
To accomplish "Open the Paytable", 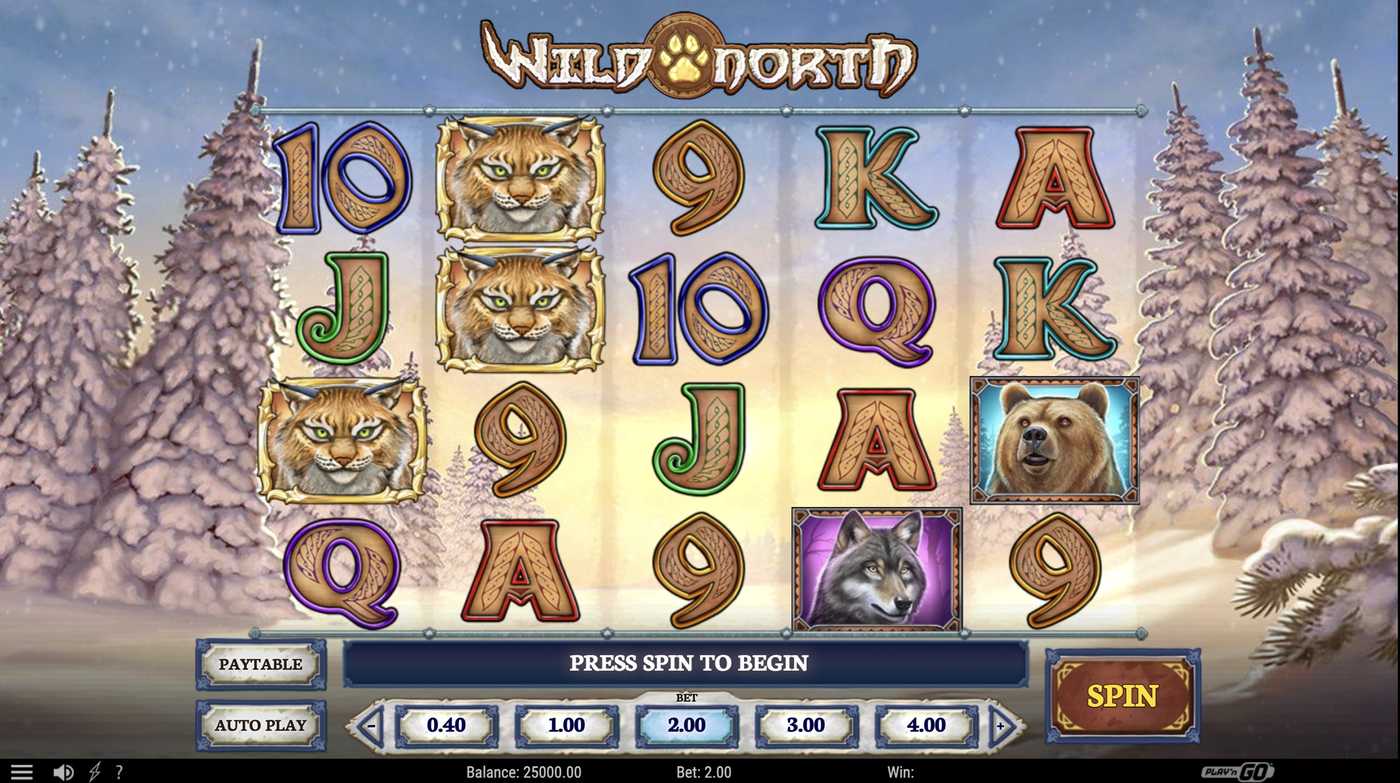I will coord(260,663).
